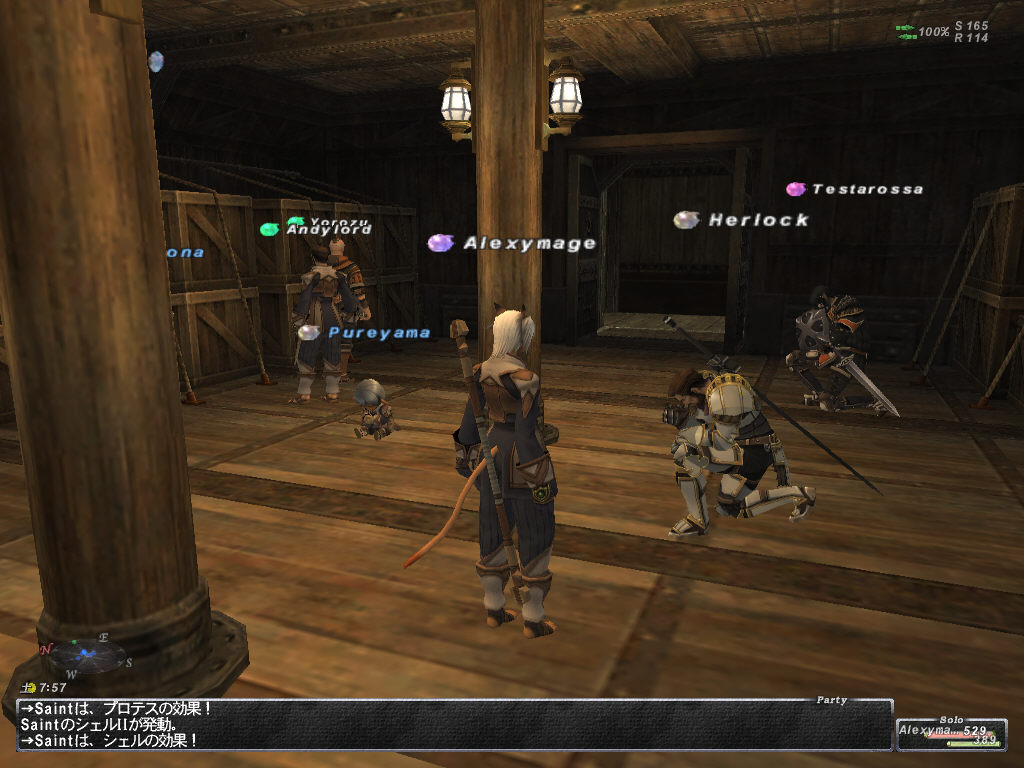The width and height of the screenshot is (1024, 768).
Task: Choose the Testarossa name label
Action: tap(867, 189)
